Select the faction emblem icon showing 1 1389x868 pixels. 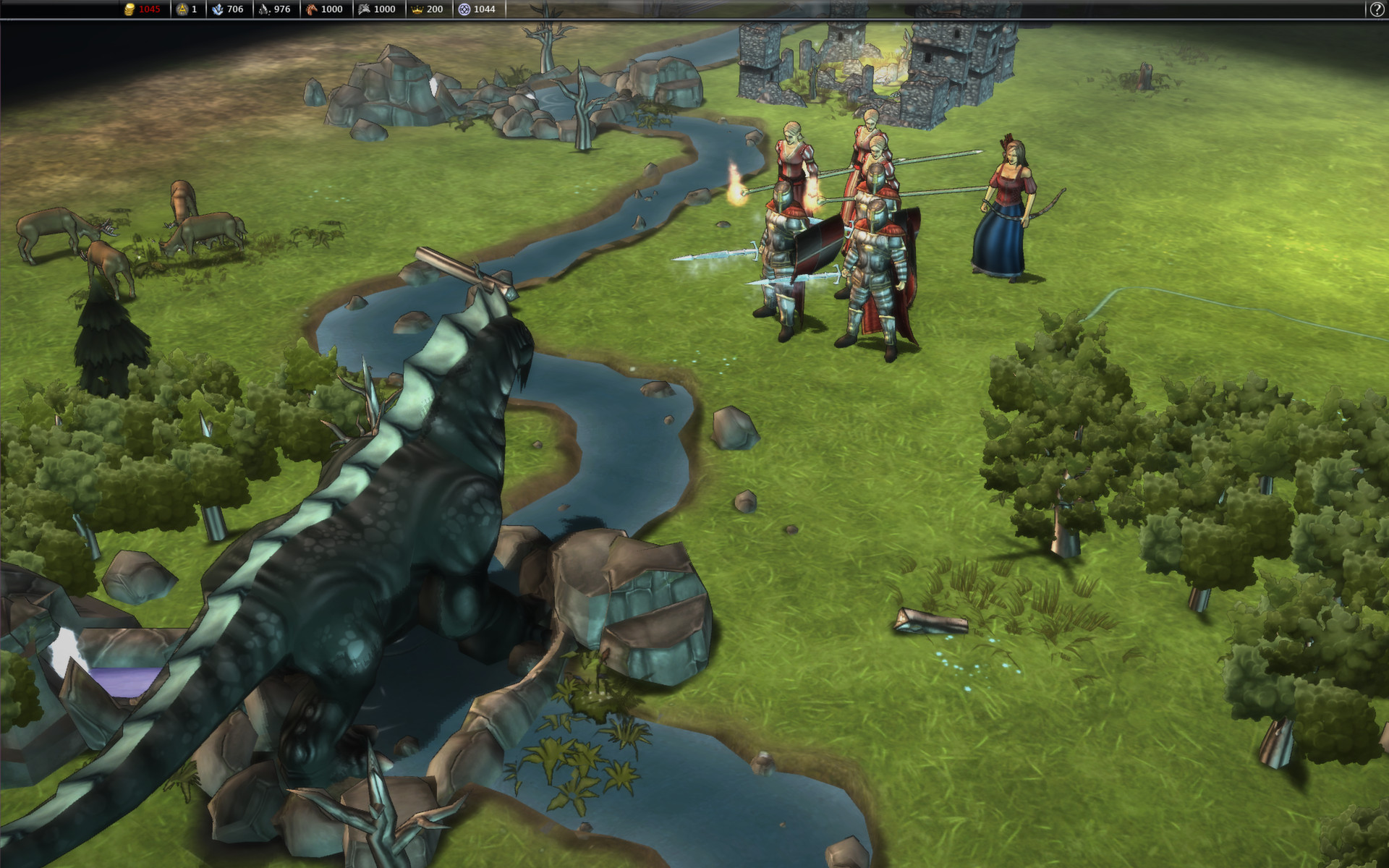tap(181, 9)
